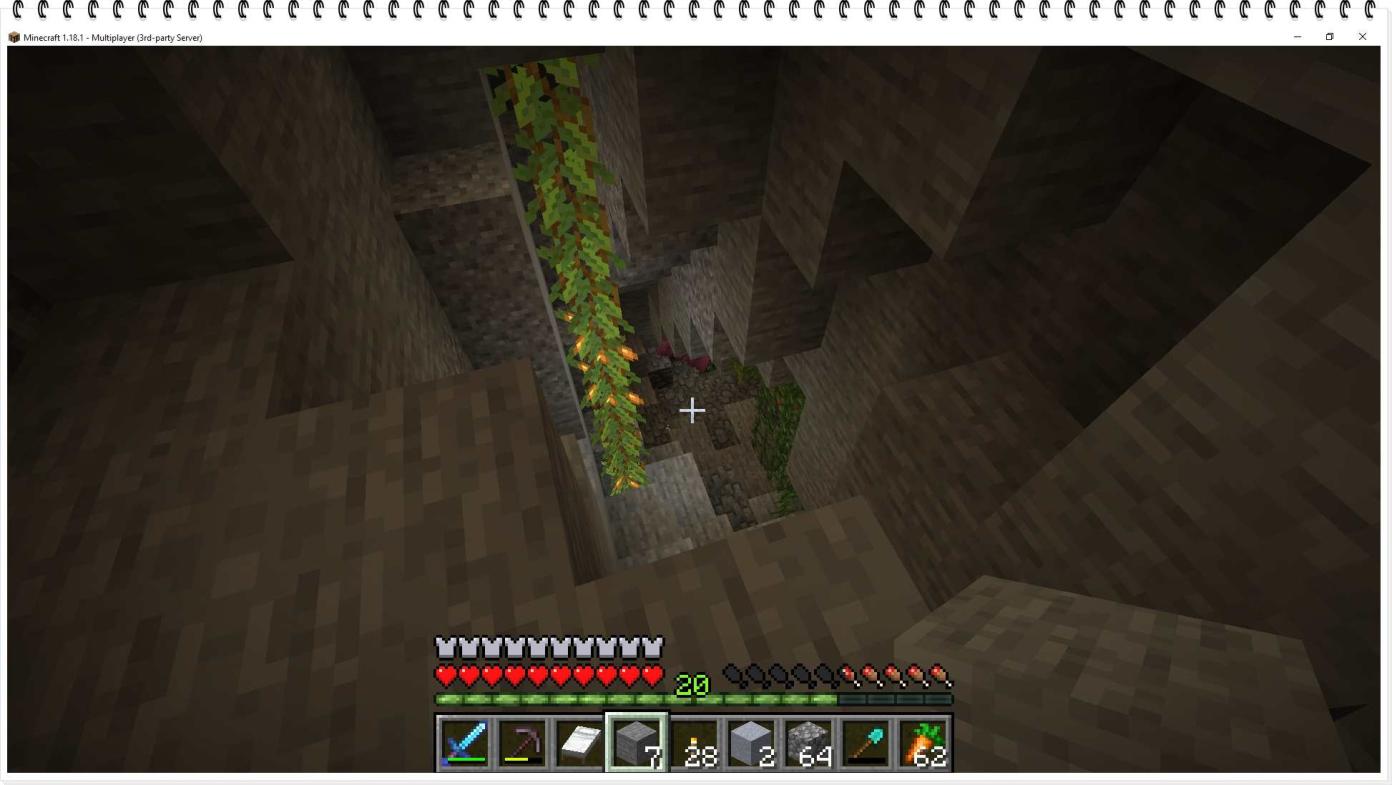Select the enchanted diamond sword

click(x=462, y=740)
